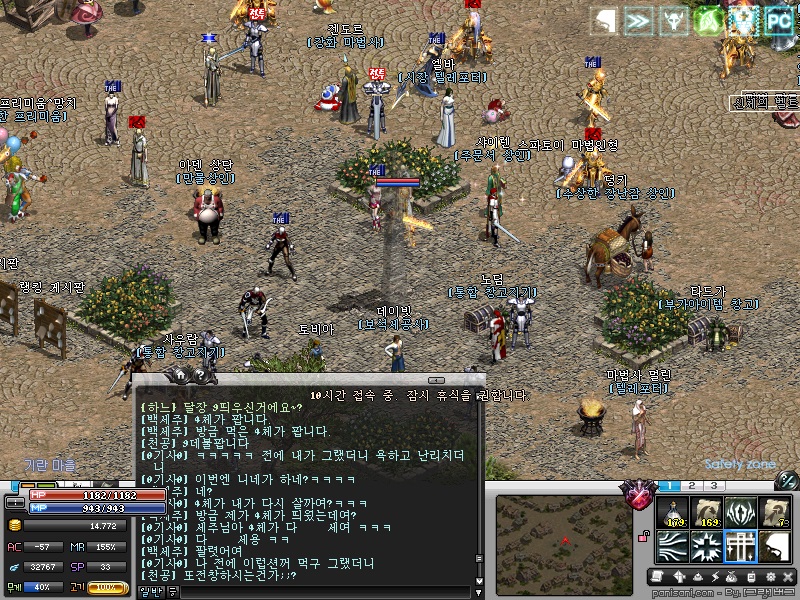Activate the starburst skill in the hotbar
This screenshot has height=600, width=800.
(707, 547)
